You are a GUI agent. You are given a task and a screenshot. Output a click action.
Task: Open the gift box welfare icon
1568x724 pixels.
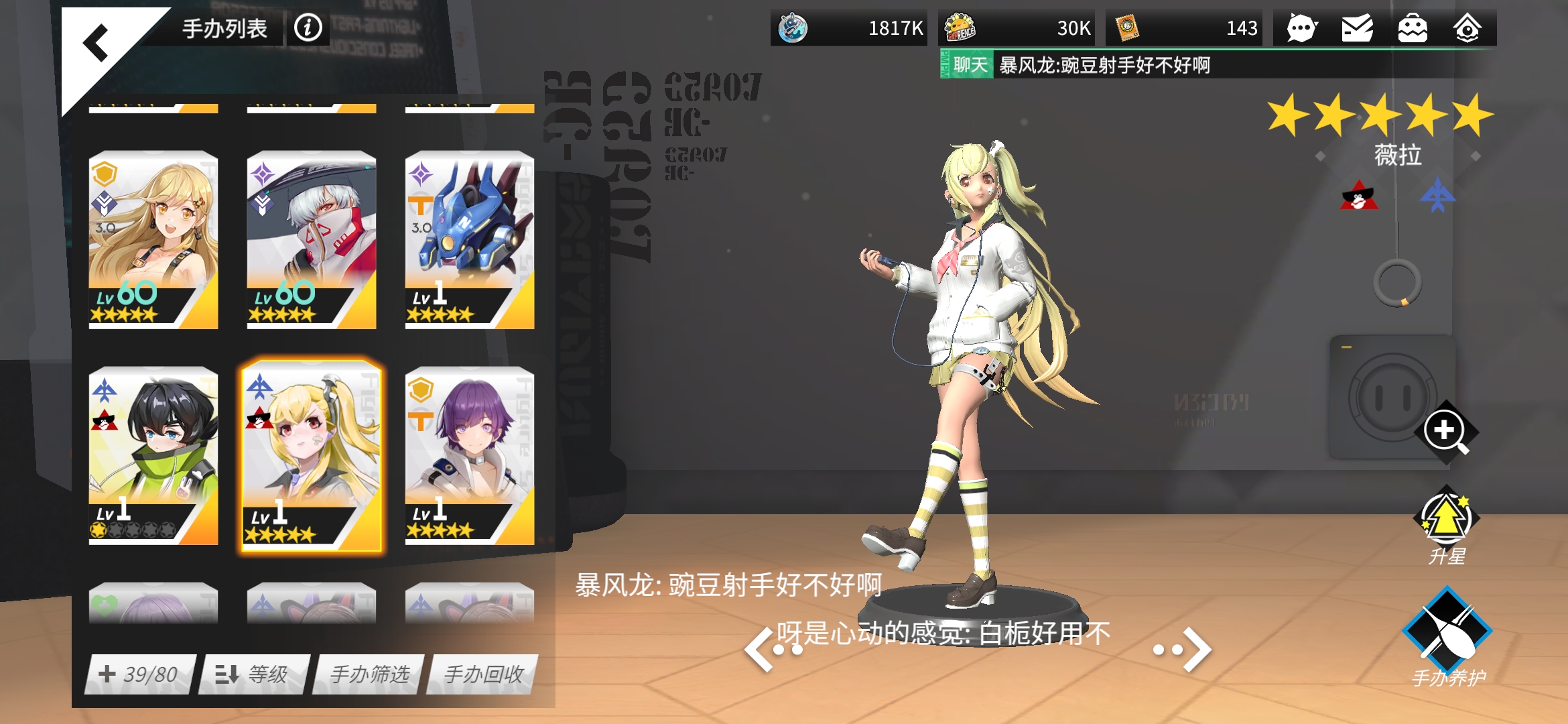click(1414, 28)
